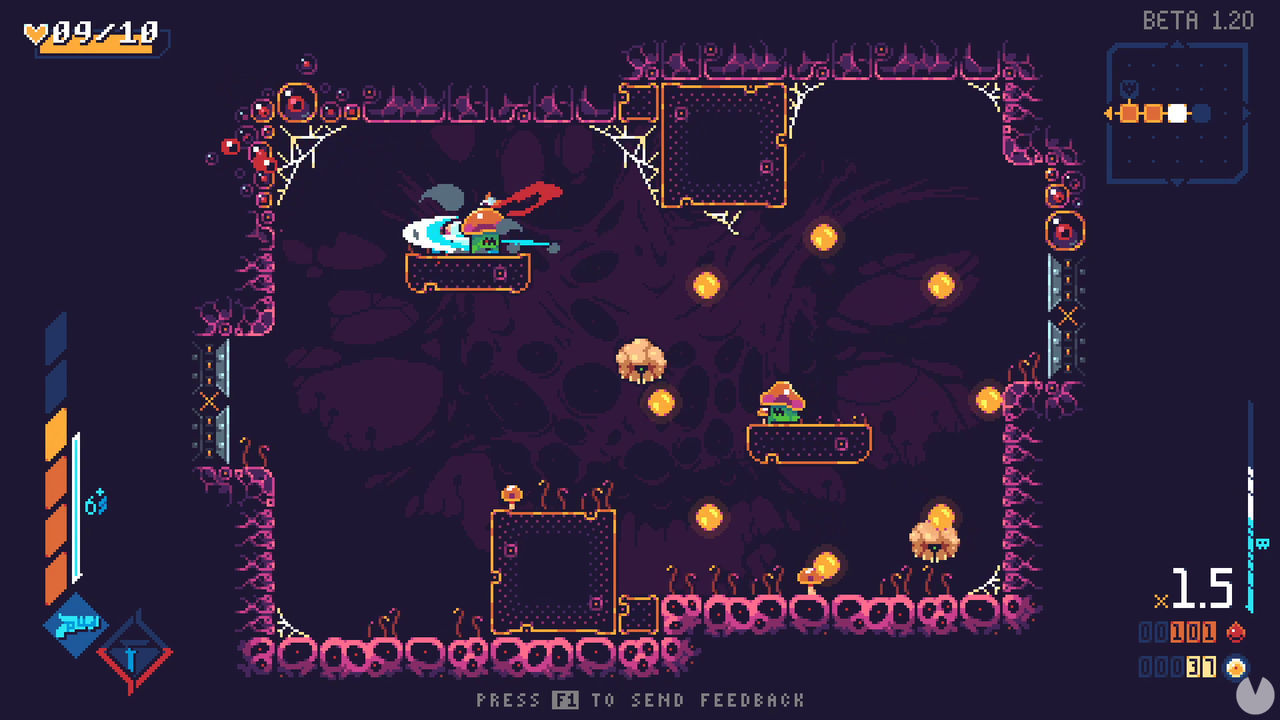1280x720 pixels.
Task: Expand the second orange room square on the minimap
Action: click(x=1153, y=113)
